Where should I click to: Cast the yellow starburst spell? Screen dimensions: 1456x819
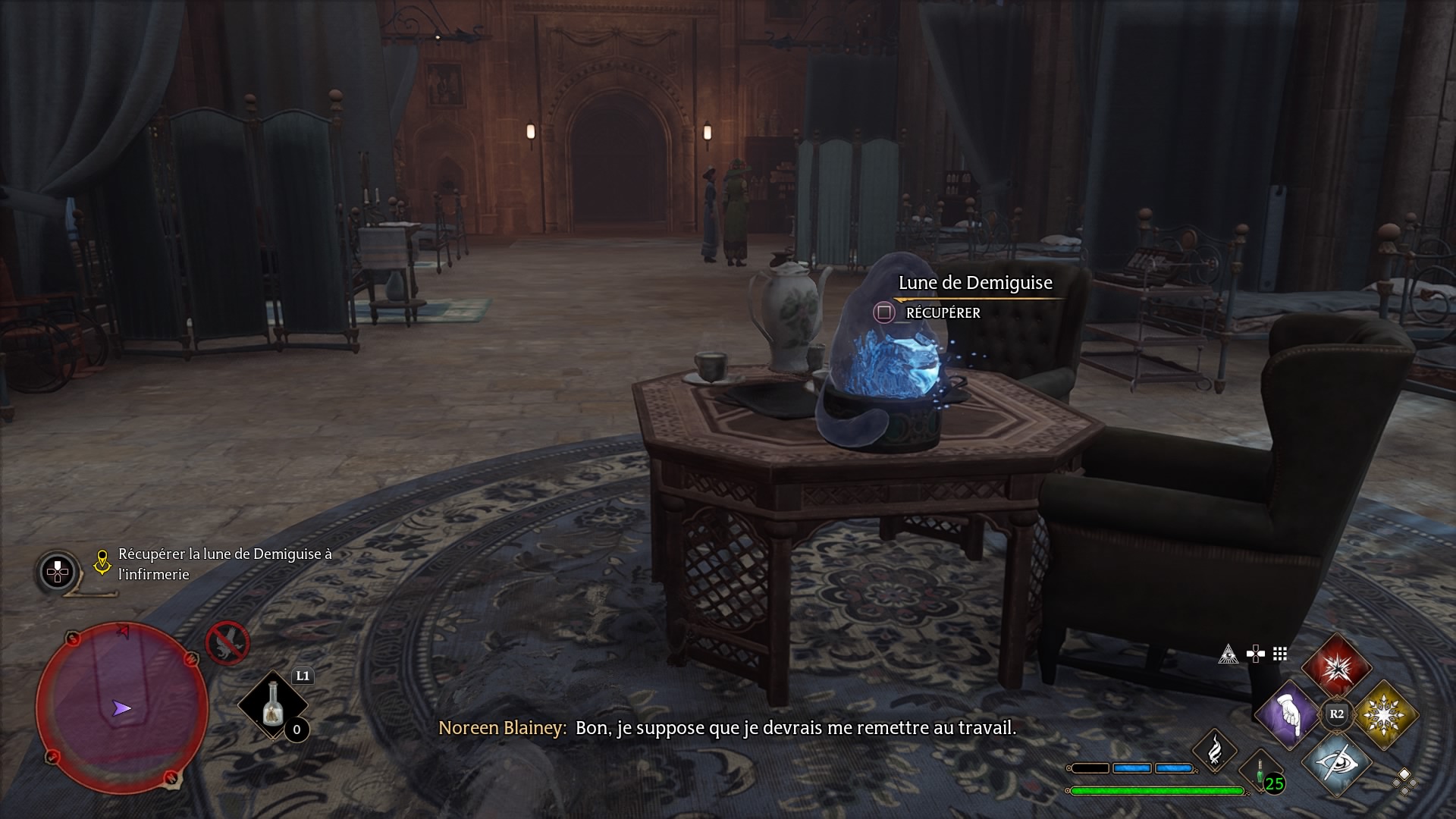click(x=1385, y=714)
